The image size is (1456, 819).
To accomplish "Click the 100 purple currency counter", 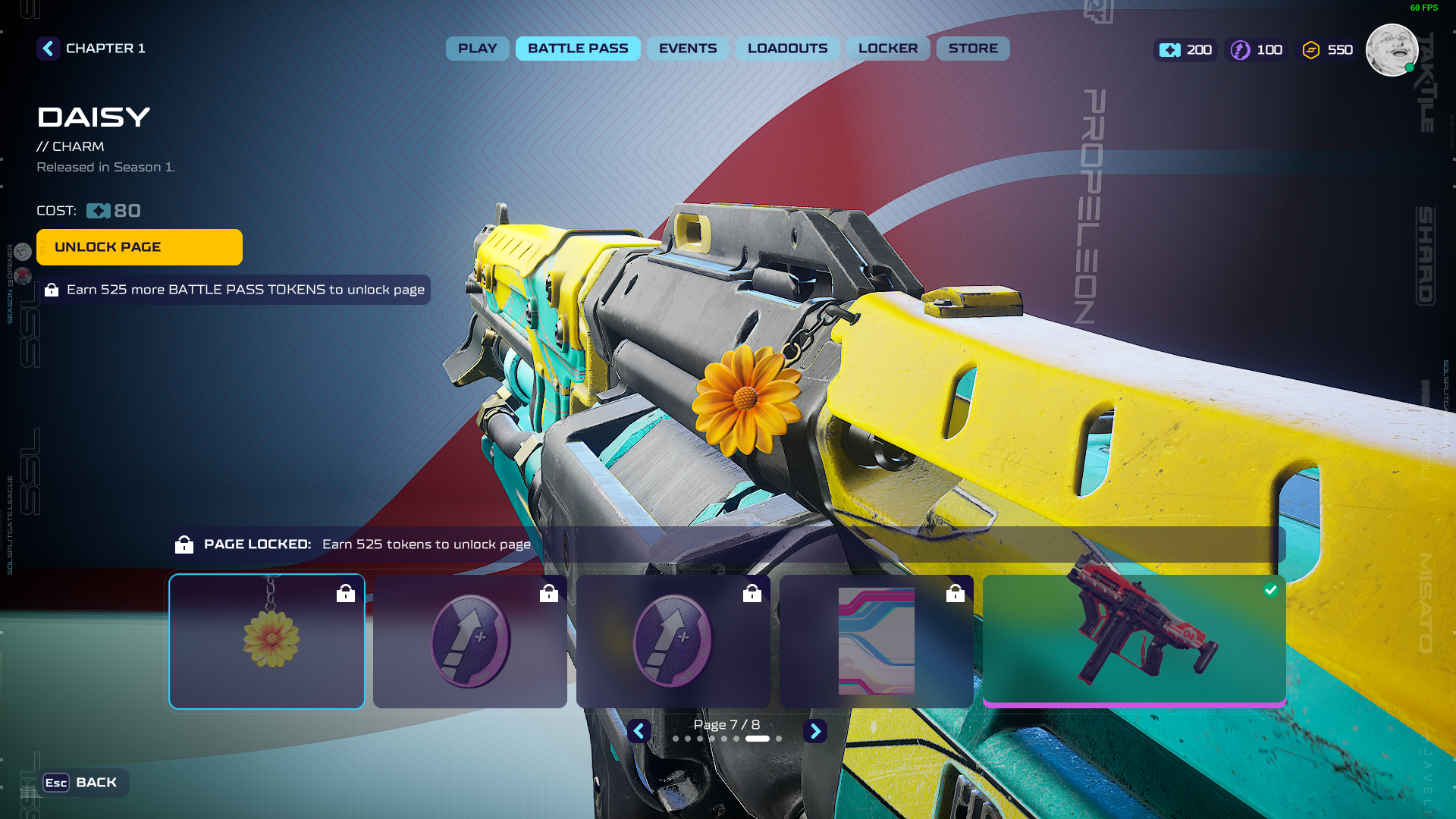I will click(x=1257, y=50).
